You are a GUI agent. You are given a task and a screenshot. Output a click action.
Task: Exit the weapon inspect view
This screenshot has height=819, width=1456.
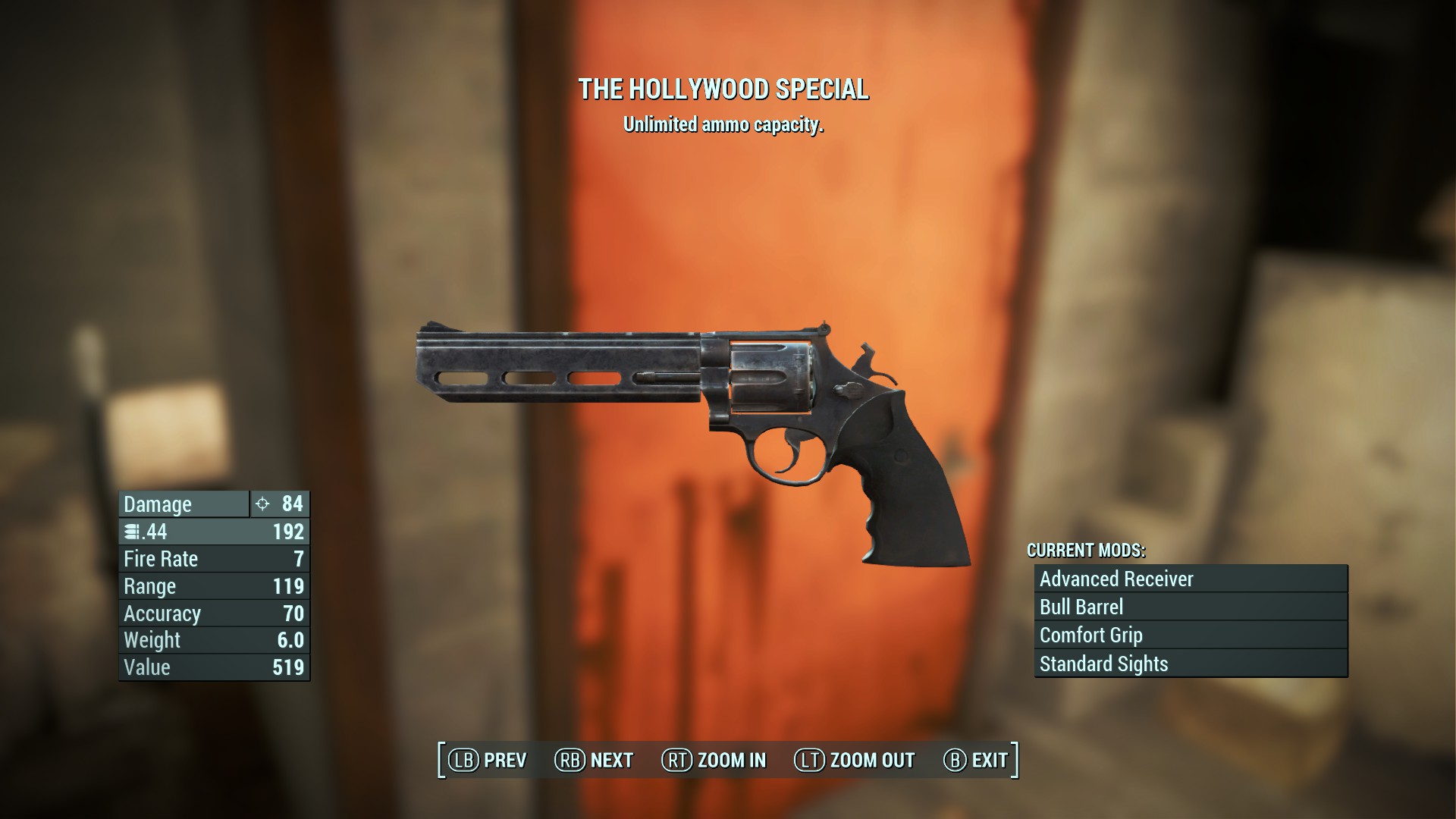point(976,760)
